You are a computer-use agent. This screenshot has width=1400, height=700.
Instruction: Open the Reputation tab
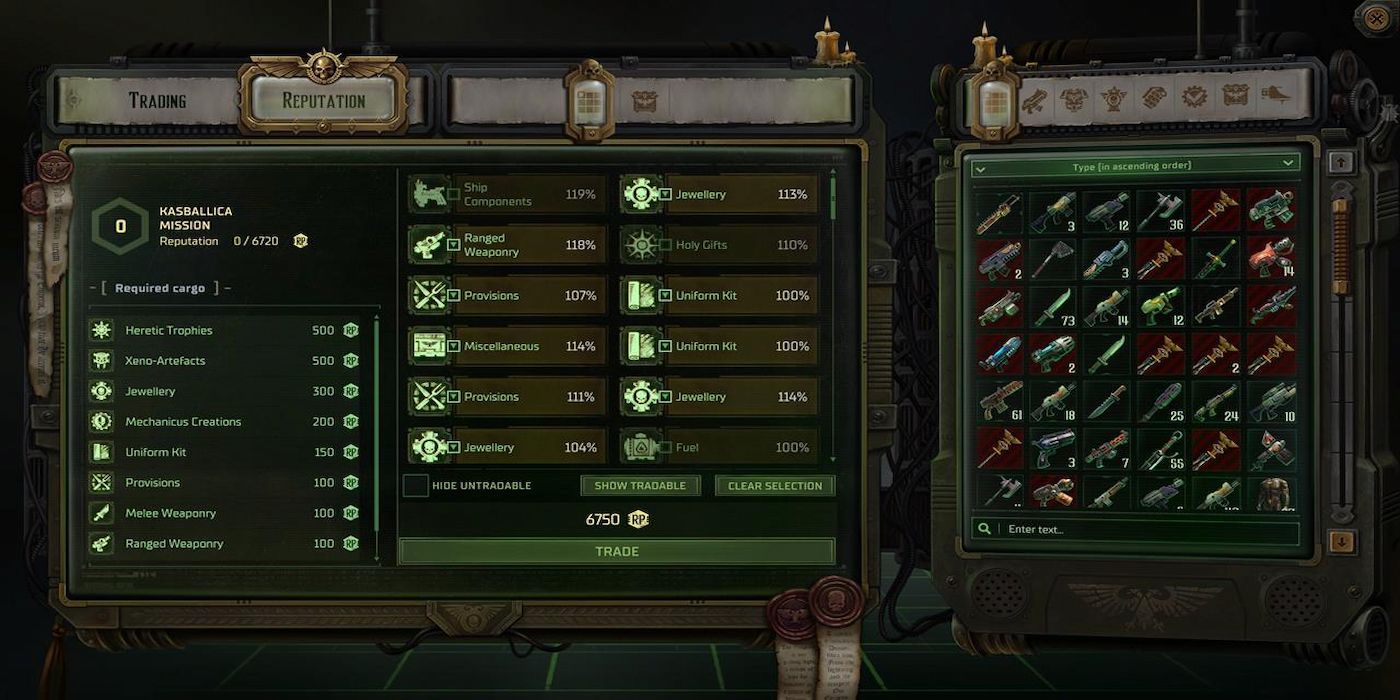pos(323,100)
